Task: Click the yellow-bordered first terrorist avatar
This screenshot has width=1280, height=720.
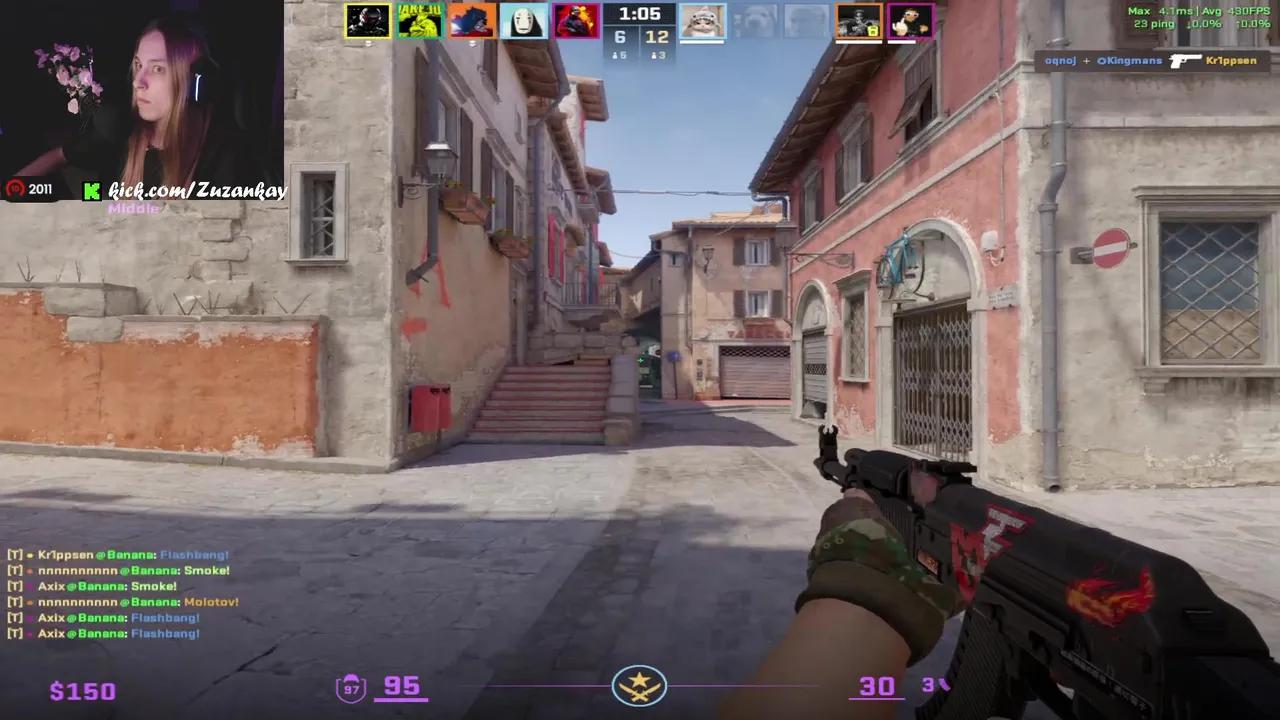Action: (367, 20)
